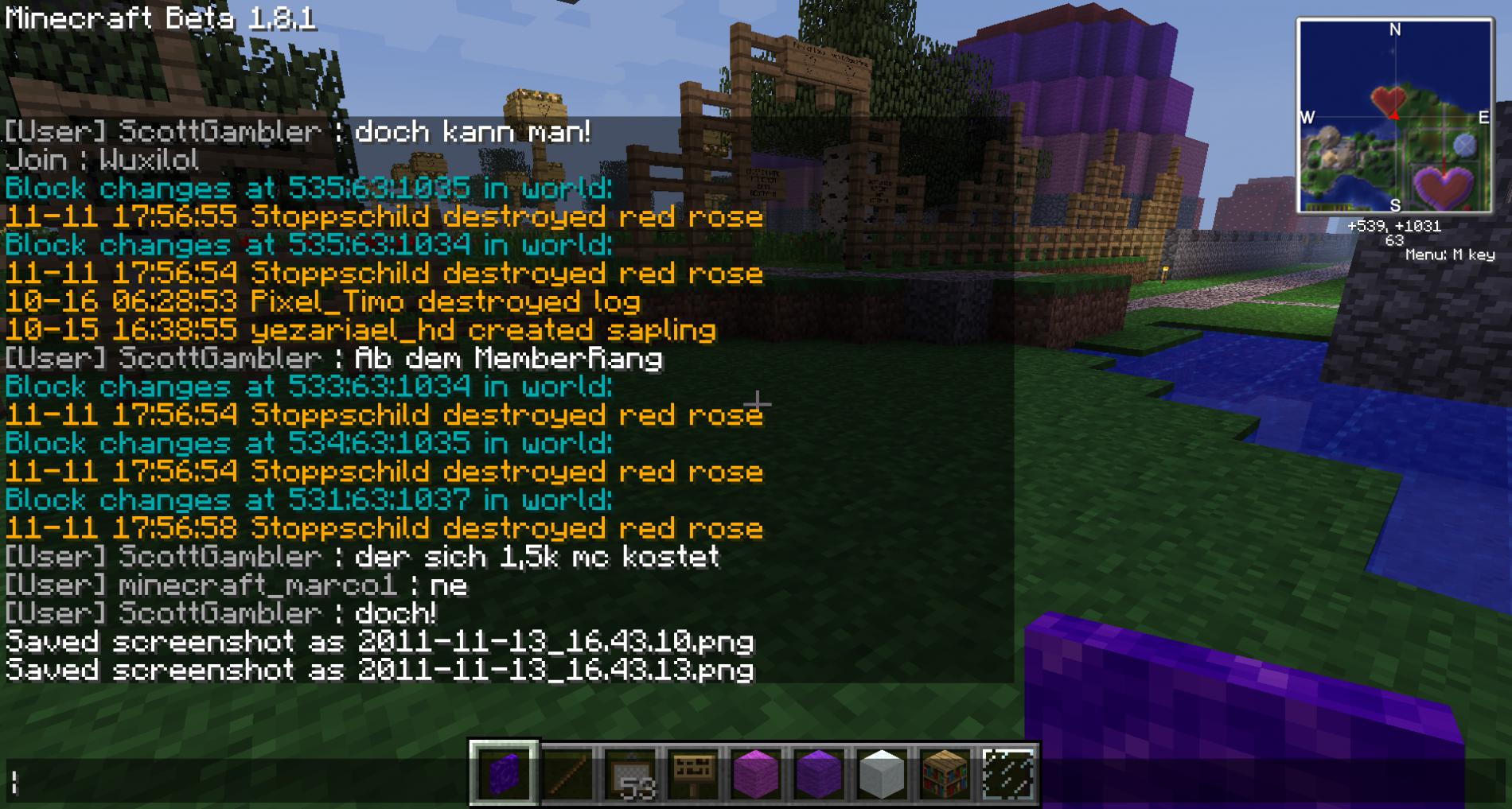This screenshot has width=1512, height=809.
Task: Click the chat text input line
Action: pos(239,784)
